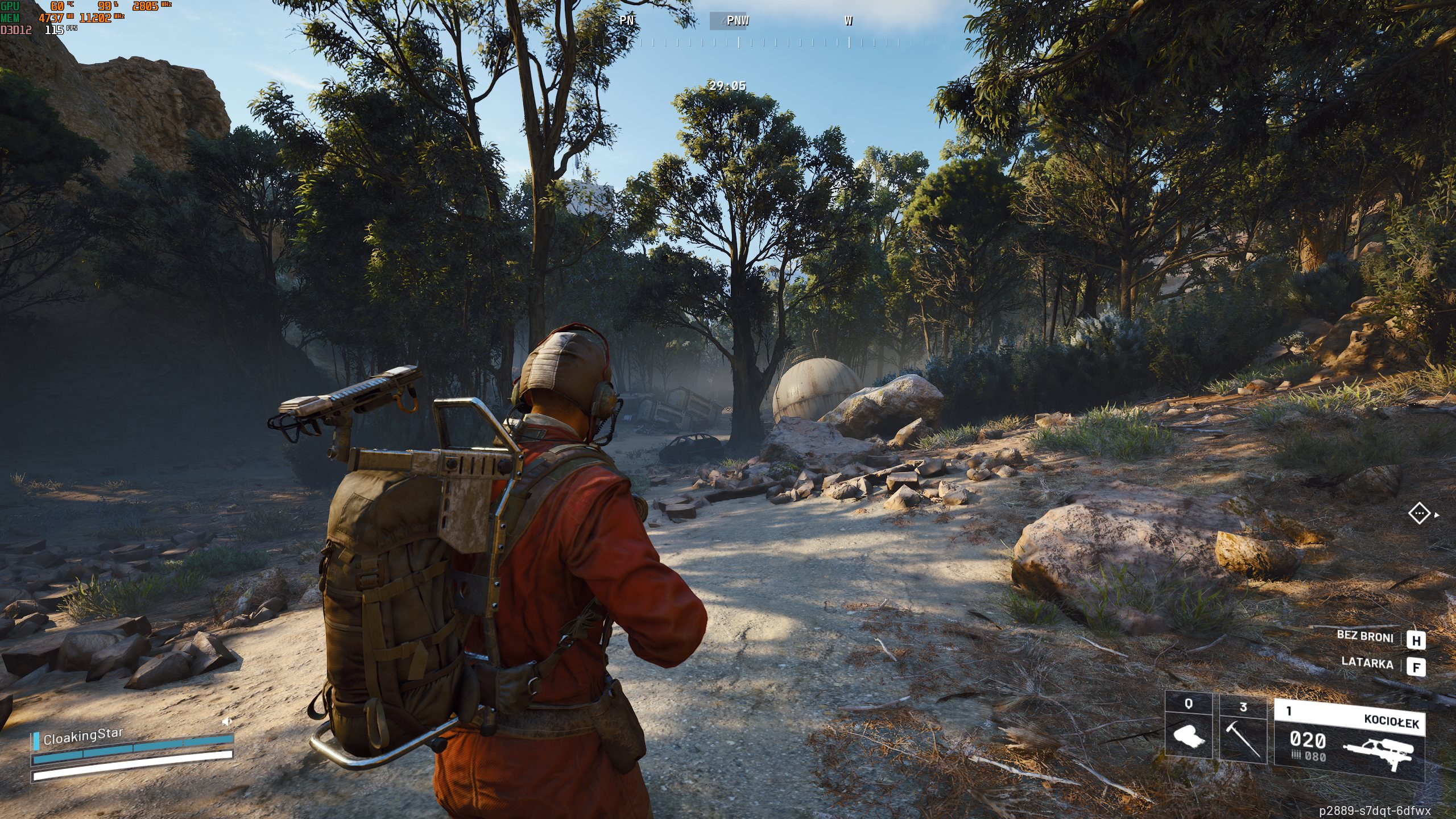Click the CloakingStar player nameplate
The width and height of the screenshot is (1456, 819).
(x=83, y=736)
